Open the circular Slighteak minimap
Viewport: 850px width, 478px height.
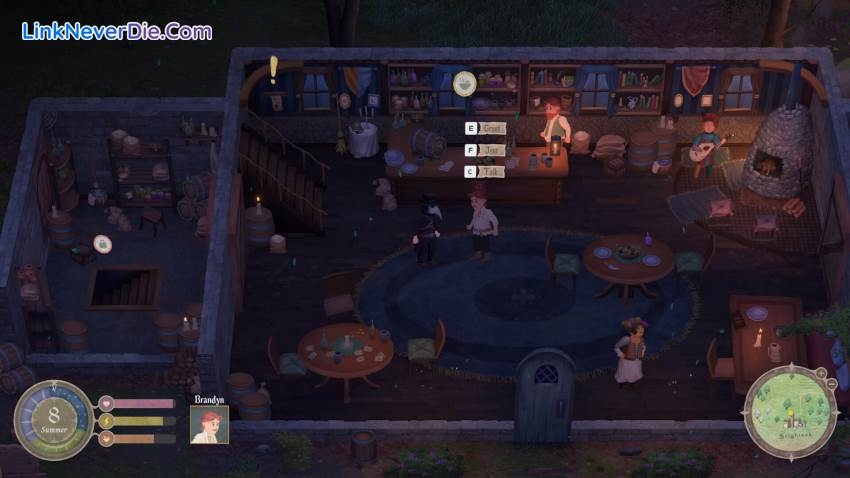pos(789,411)
